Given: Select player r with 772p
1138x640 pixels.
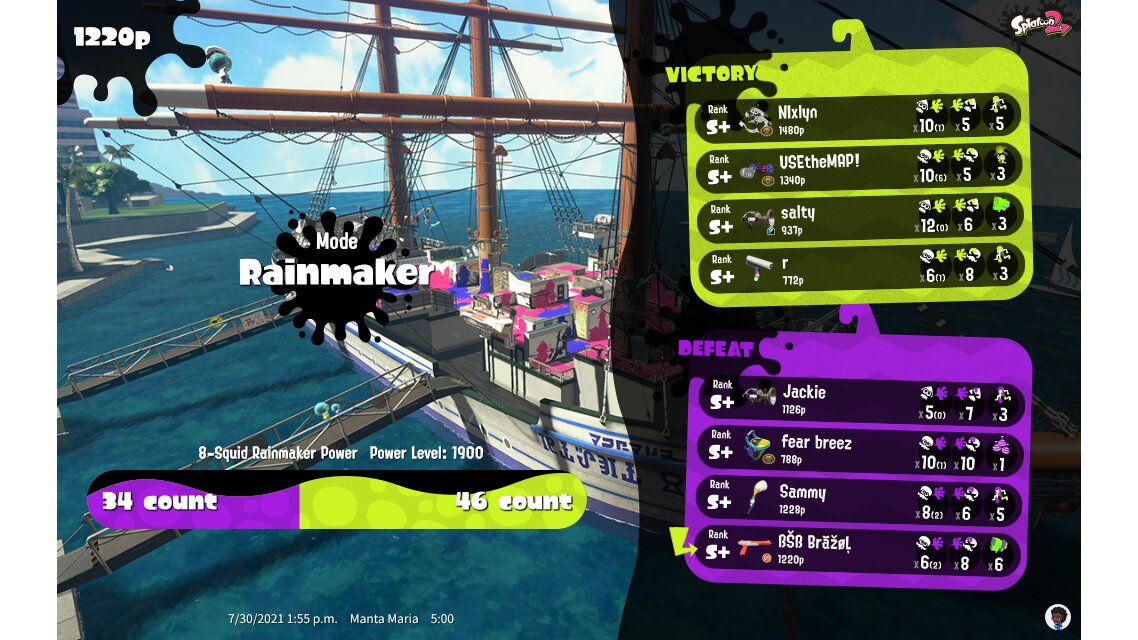Looking at the screenshot, I should pyautogui.click(x=858, y=268).
